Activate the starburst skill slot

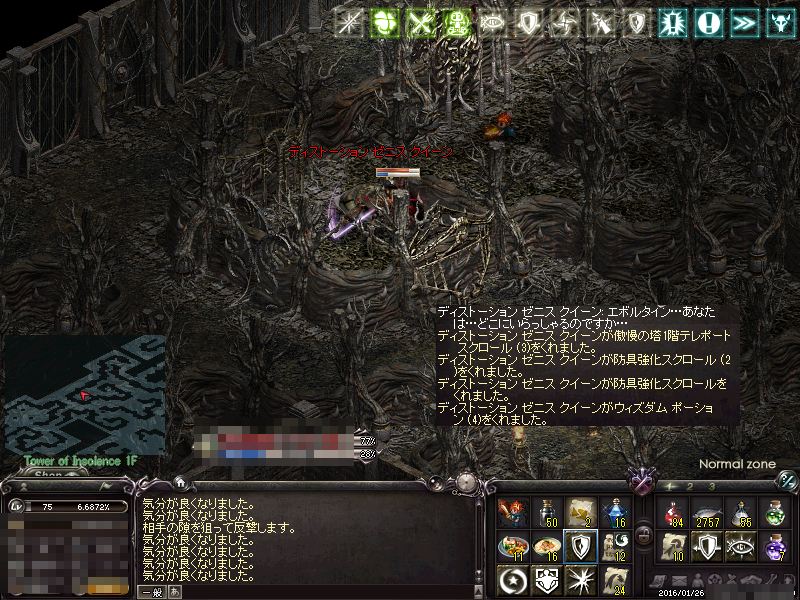pos(581,578)
